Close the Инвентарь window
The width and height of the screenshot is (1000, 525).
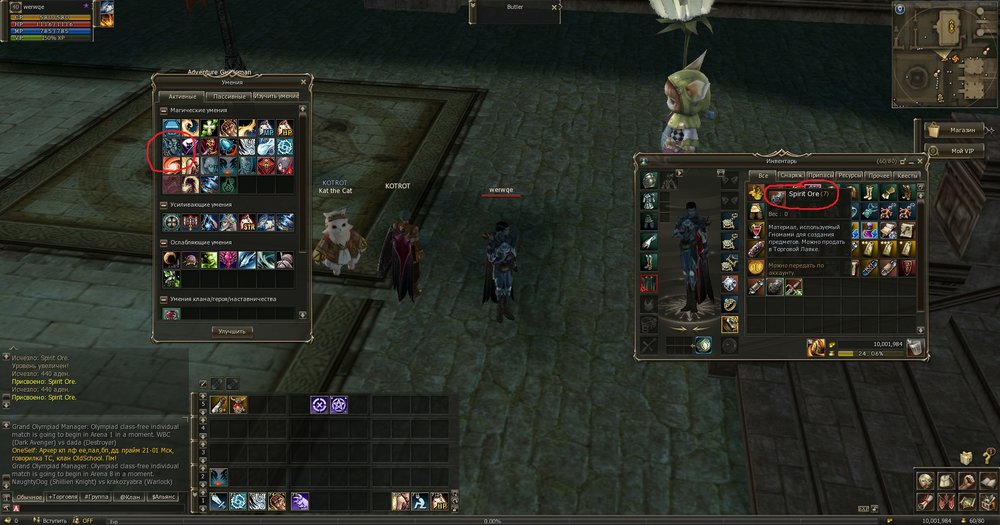920,161
